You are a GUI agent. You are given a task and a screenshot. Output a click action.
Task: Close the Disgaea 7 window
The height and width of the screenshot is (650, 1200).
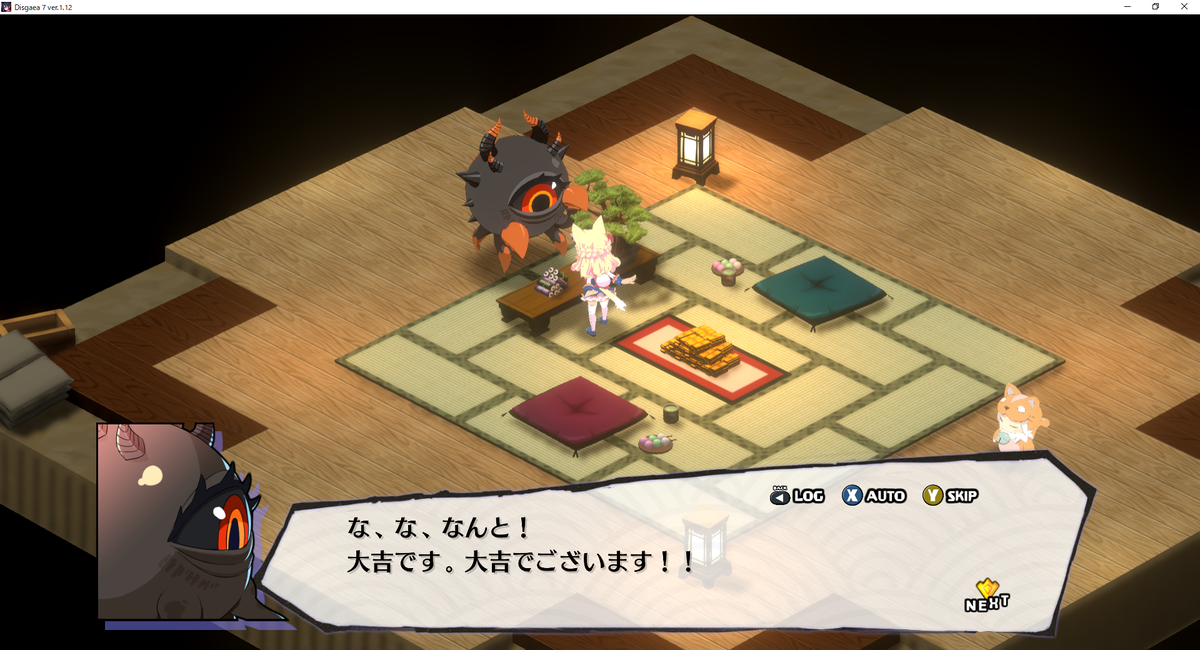point(1184,7)
